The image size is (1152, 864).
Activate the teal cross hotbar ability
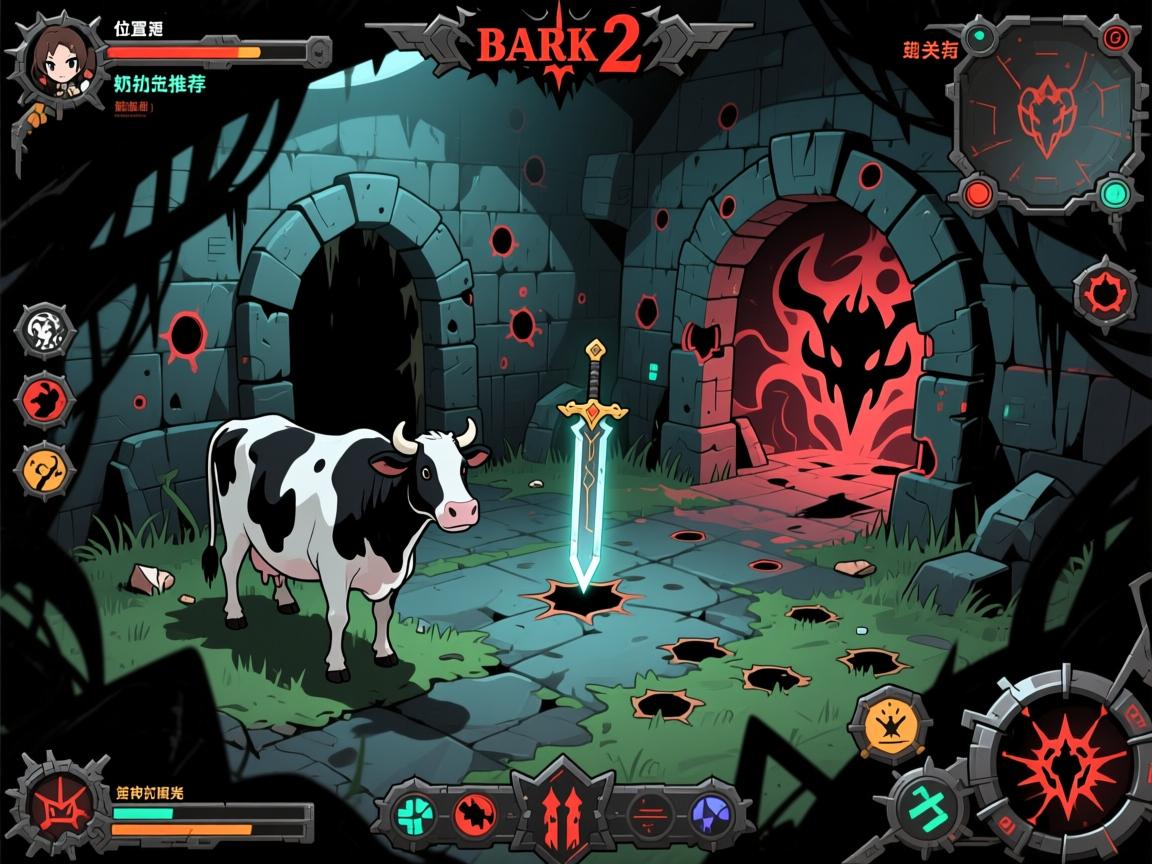click(x=413, y=811)
